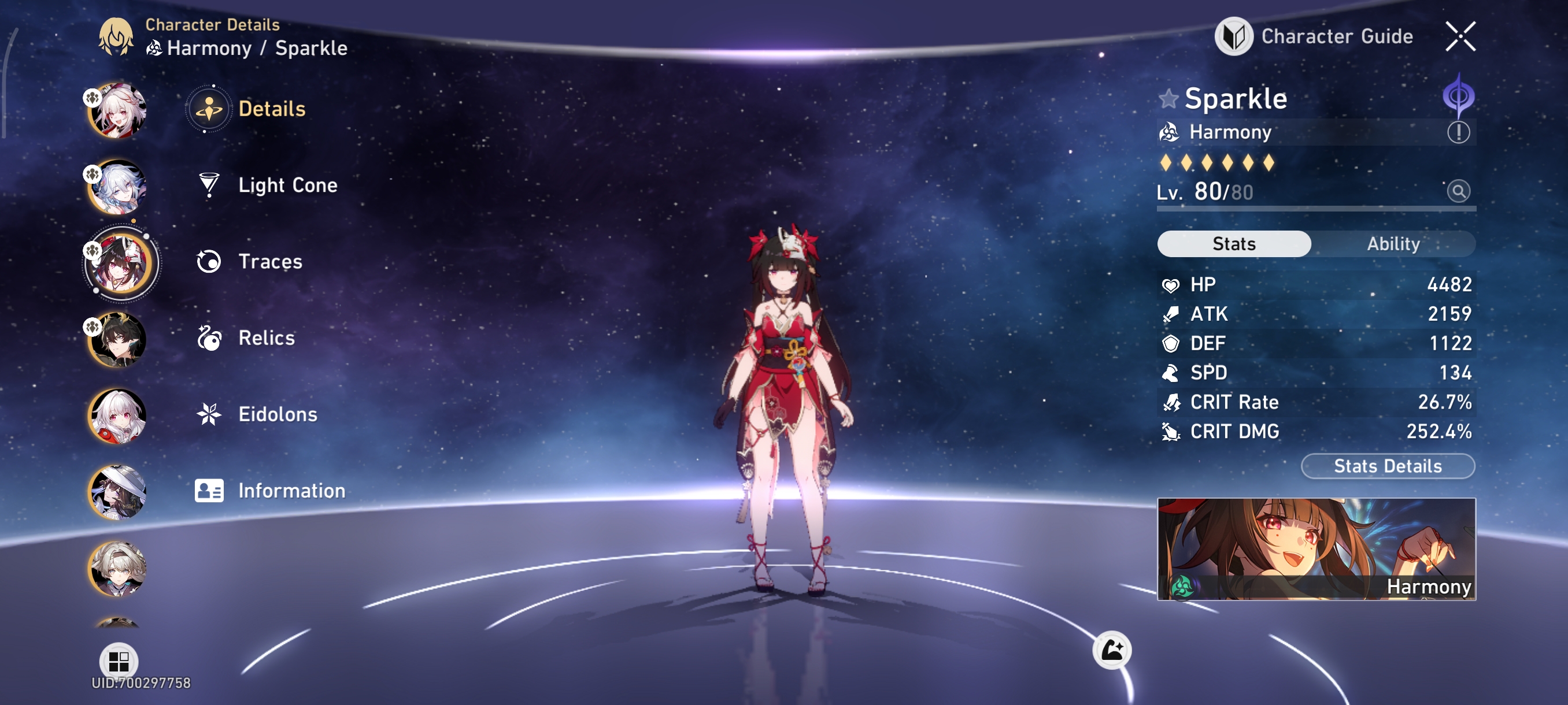Toggle Sparkle's favorite star

pos(1168,99)
